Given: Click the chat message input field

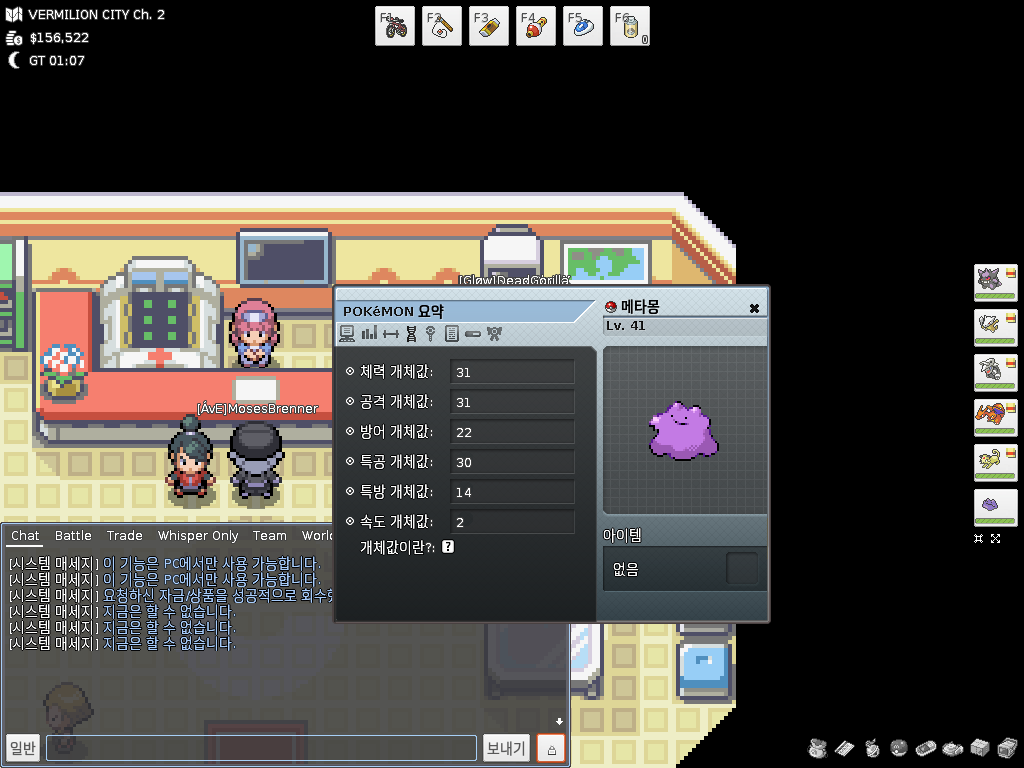Looking at the screenshot, I should pyautogui.click(x=261, y=748).
